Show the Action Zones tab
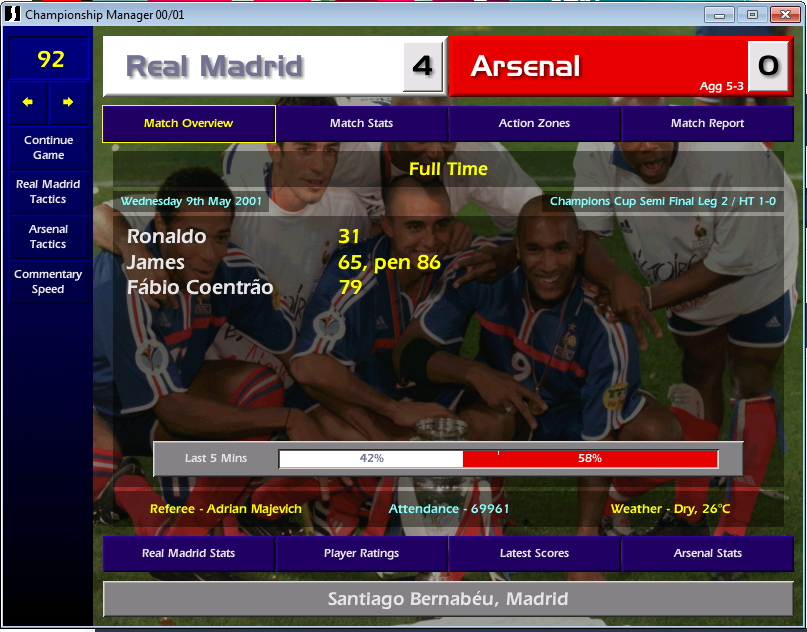Image resolution: width=807 pixels, height=632 pixels. (x=534, y=124)
